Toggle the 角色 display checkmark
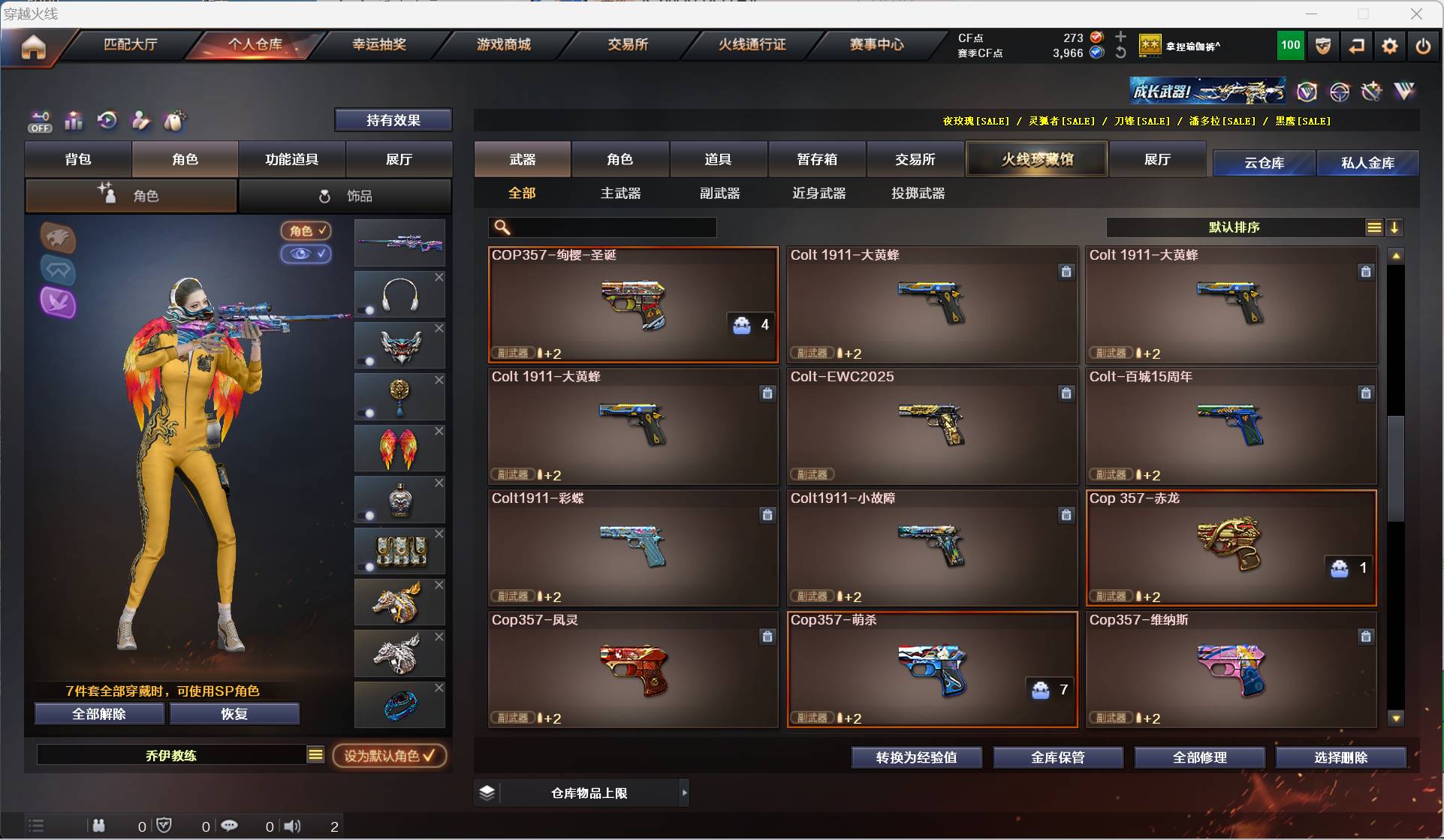1444x840 pixels. 306,230
